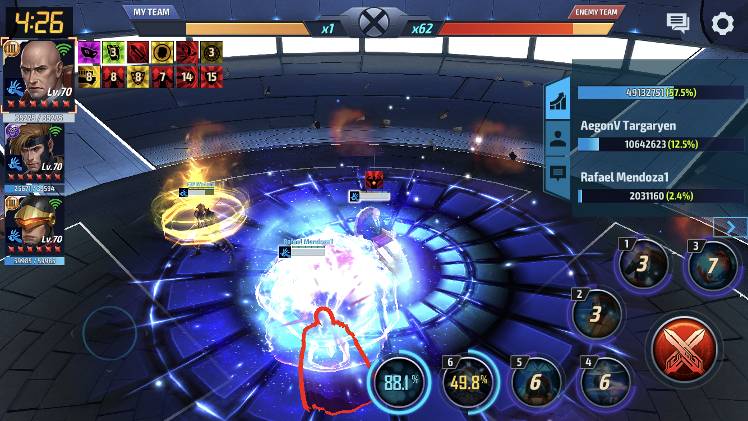This screenshot has height=421, width=748.
Task: Activate skill slot number 4
Action: coord(605,382)
